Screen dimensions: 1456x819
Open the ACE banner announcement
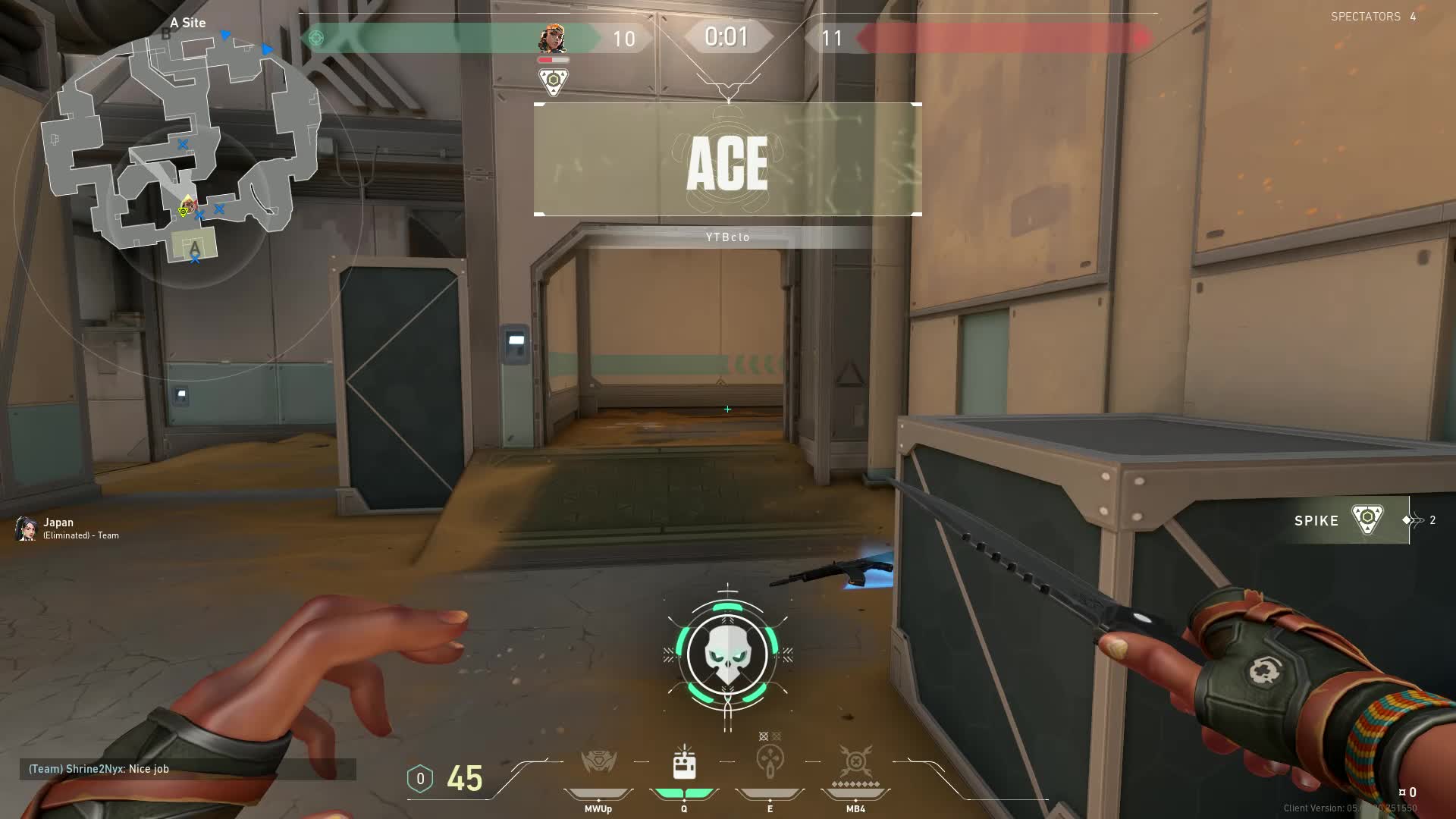728,161
